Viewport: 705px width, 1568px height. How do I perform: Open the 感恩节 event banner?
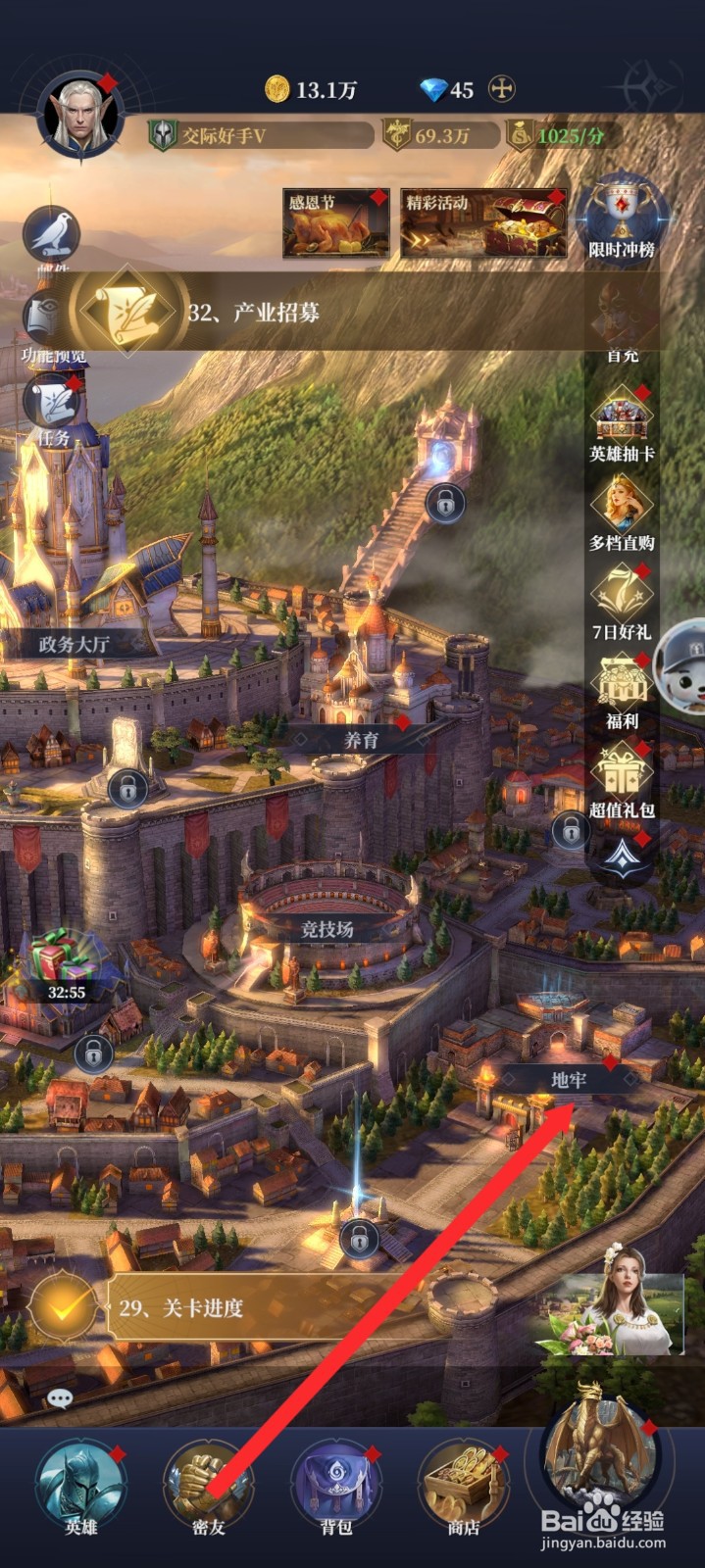335,223
